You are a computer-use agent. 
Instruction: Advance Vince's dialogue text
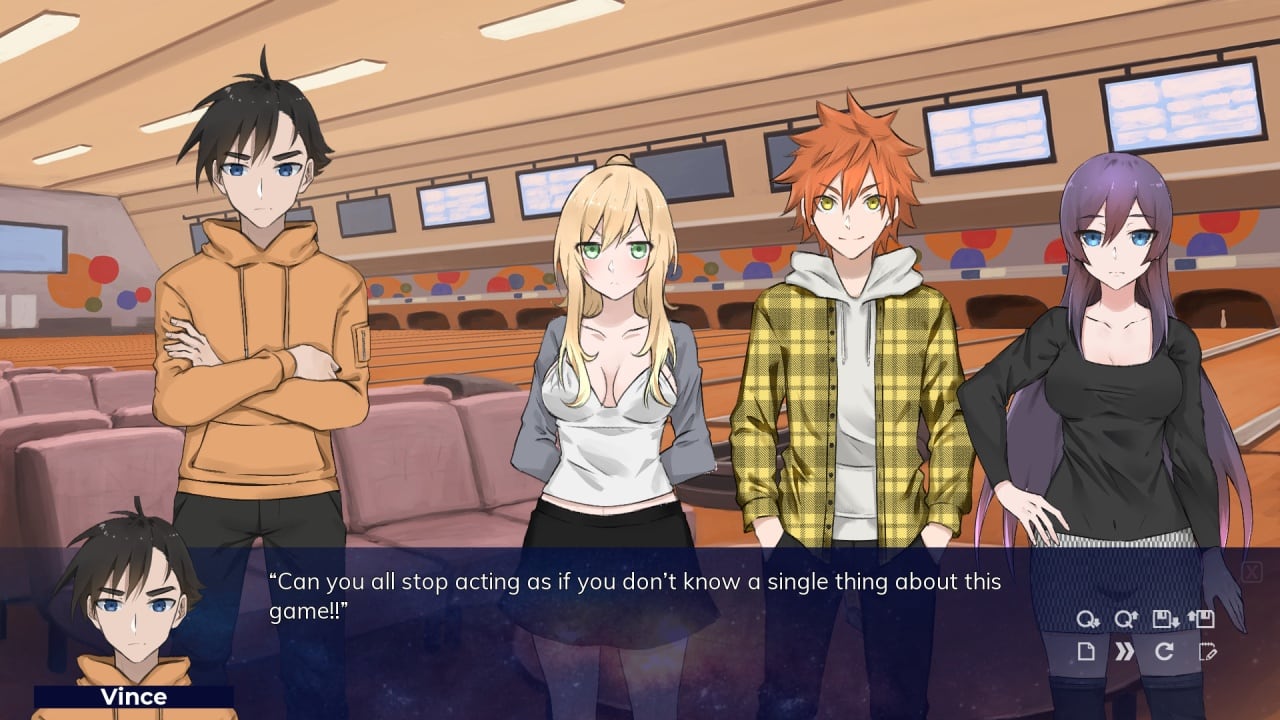pos(640,596)
